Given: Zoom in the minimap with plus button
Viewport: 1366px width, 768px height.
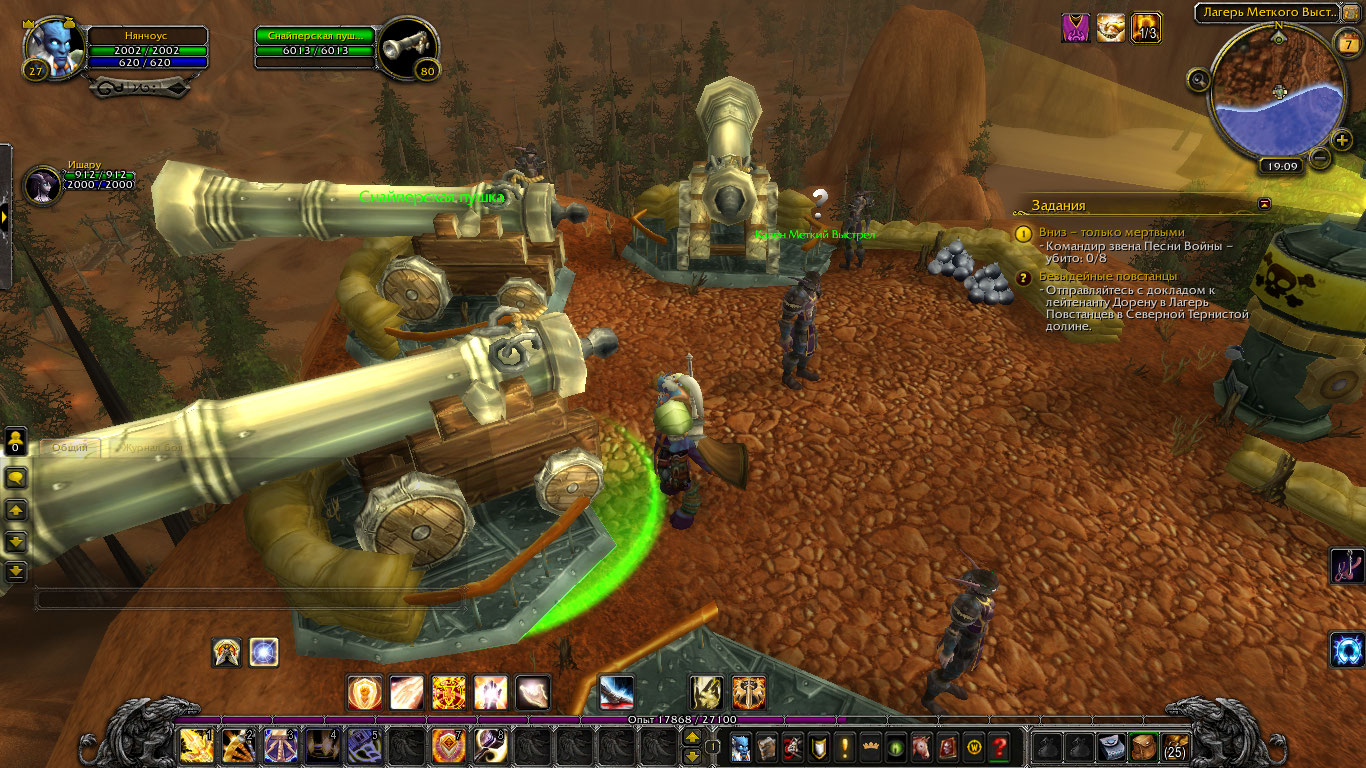Looking at the screenshot, I should tap(1342, 140).
